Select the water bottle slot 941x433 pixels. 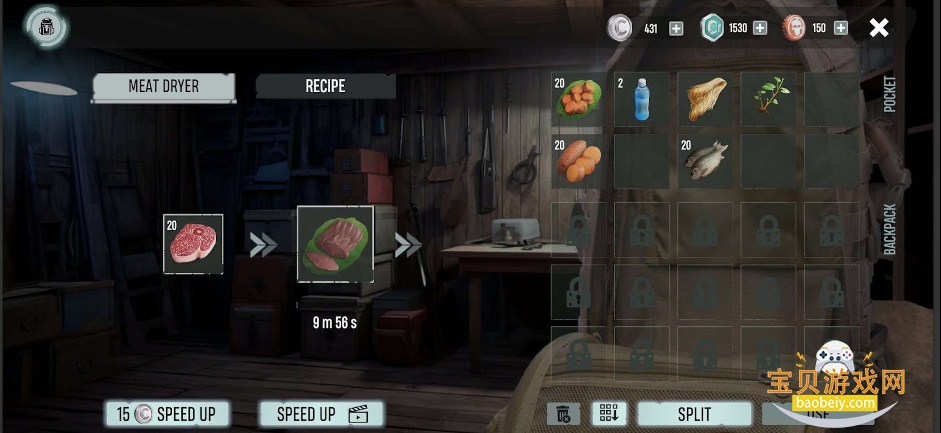click(x=641, y=99)
